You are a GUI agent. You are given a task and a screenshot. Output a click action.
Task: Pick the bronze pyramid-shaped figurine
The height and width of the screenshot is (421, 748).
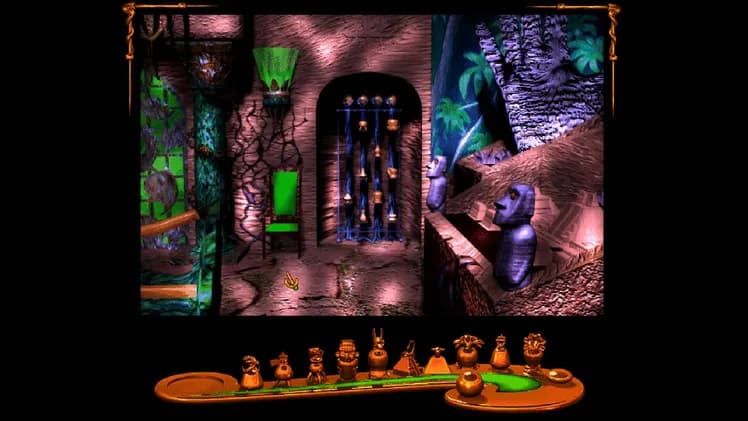coord(437,362)
